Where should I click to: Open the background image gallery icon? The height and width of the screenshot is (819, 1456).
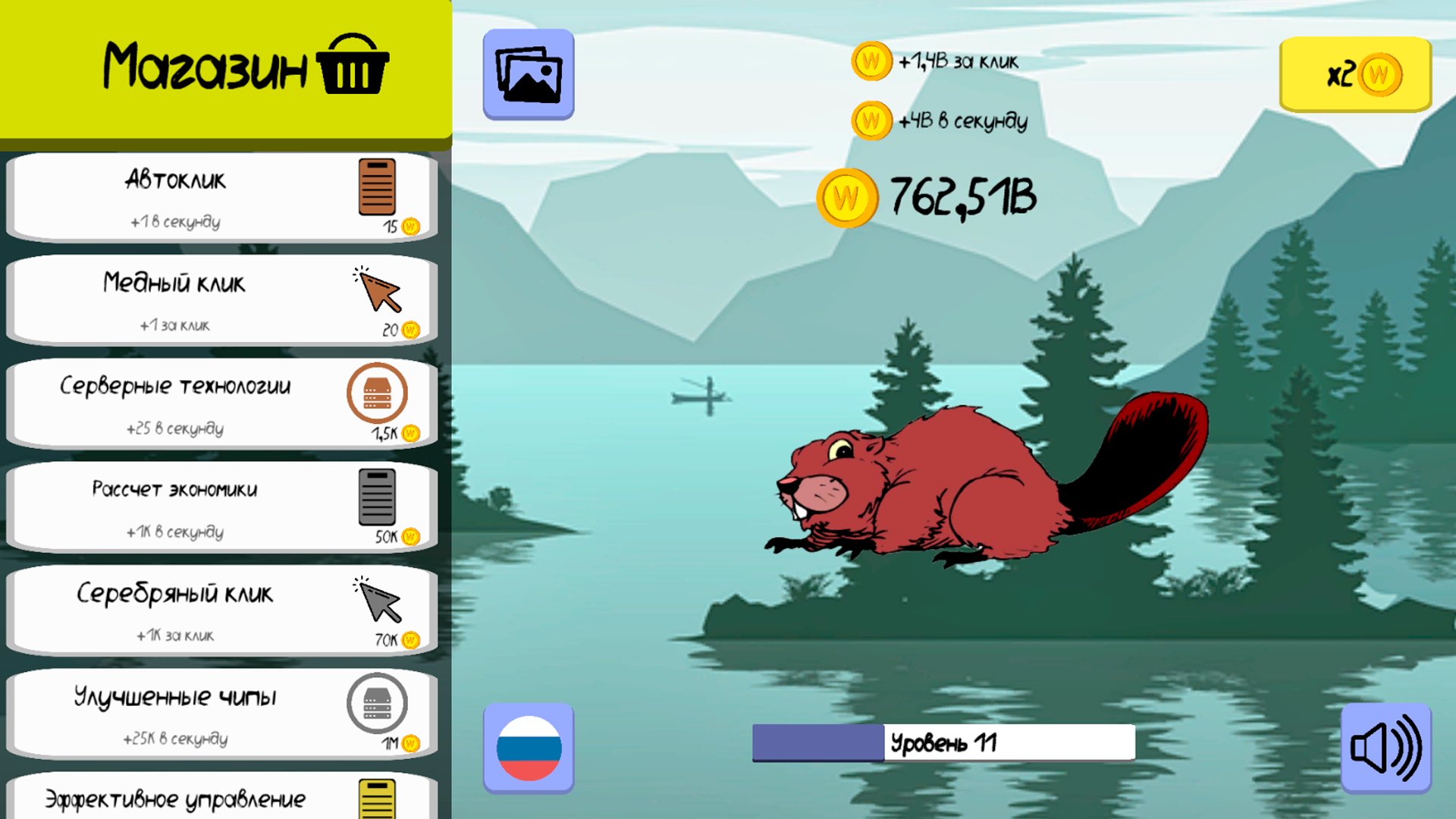pyautogui.click(x=529, y=76)
